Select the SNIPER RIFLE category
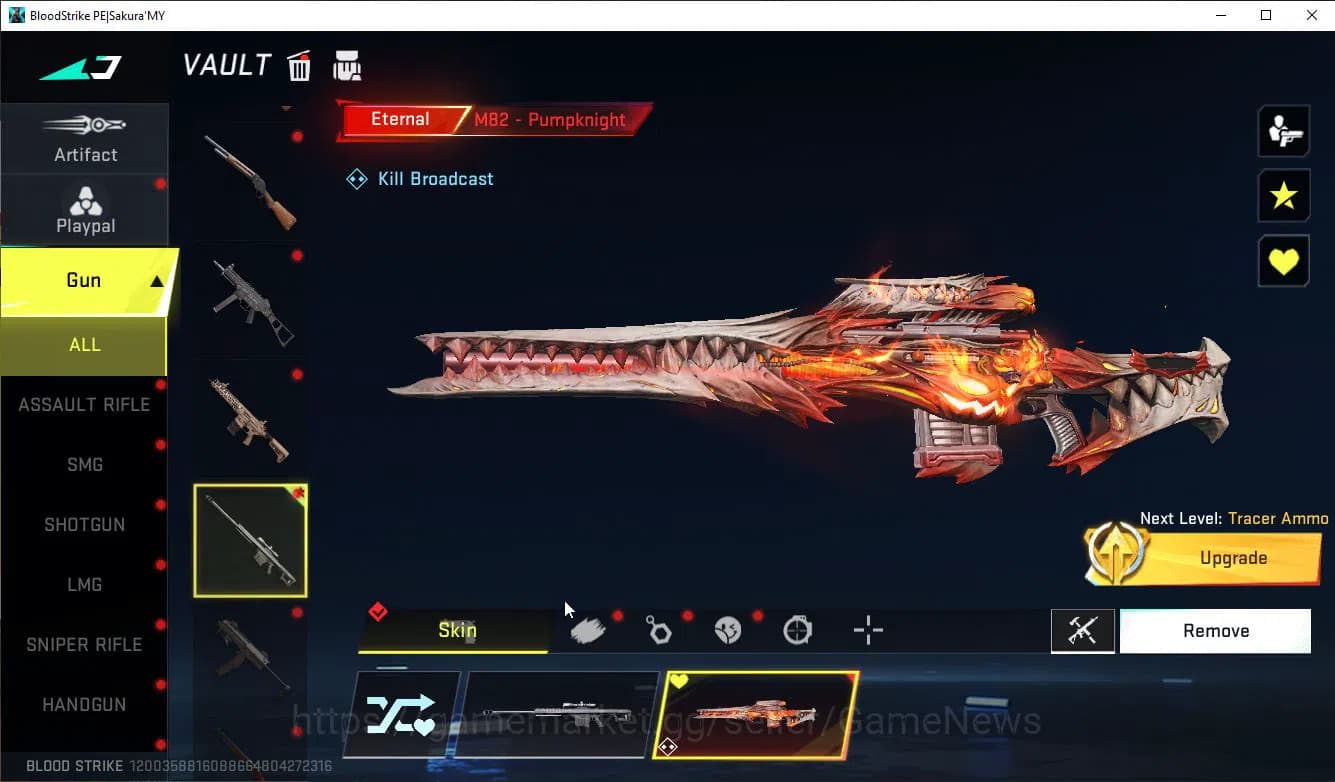This screenshot has width=1335, height=782. [x=85, y=644]
